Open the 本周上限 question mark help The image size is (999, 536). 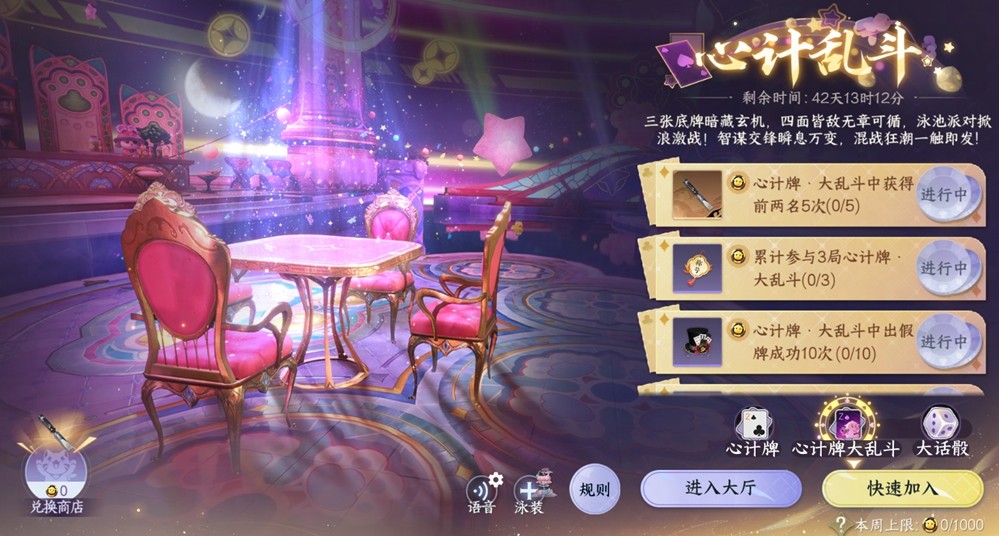point(840,523)
